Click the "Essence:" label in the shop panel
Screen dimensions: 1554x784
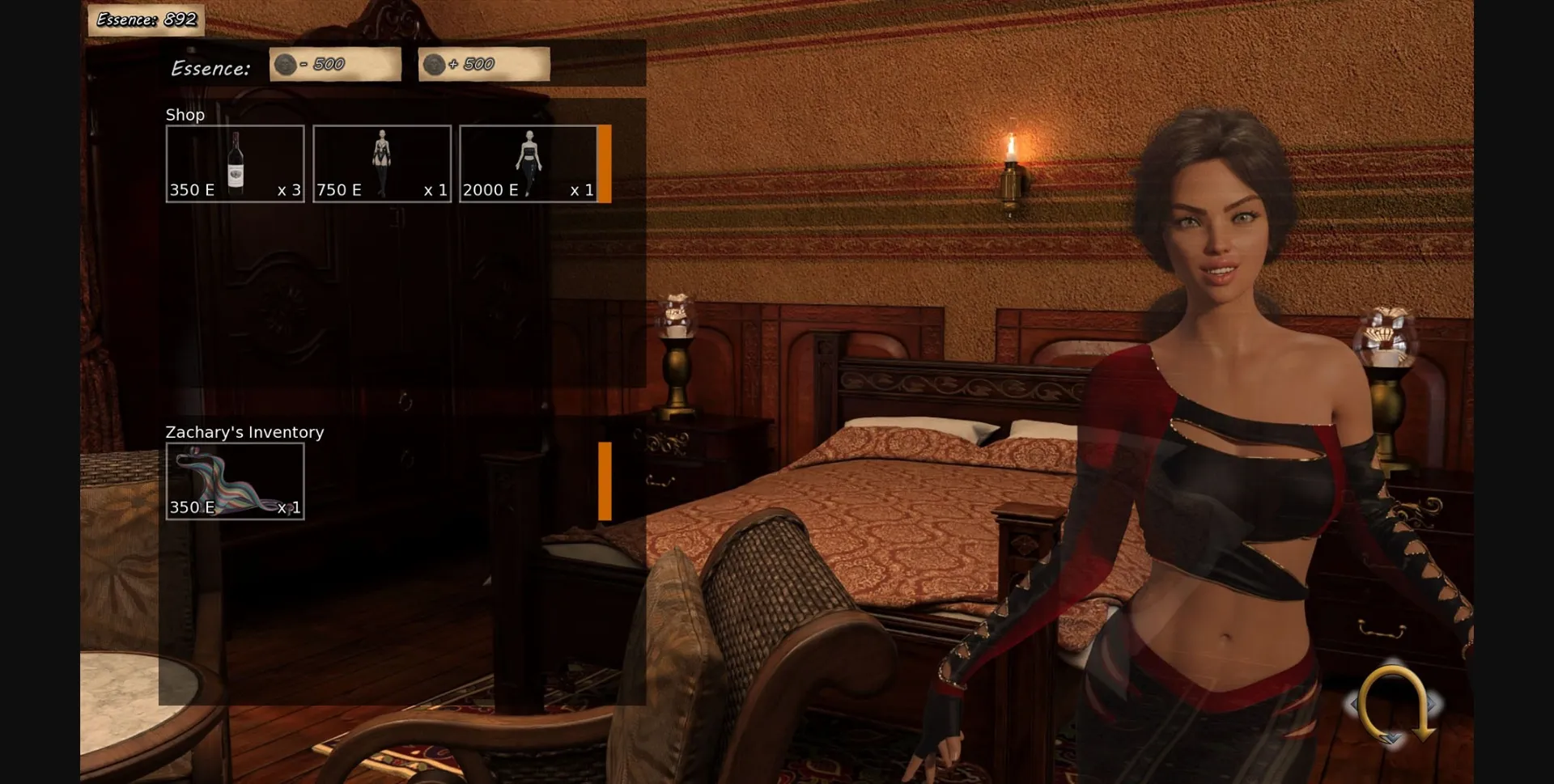[211, 68]
